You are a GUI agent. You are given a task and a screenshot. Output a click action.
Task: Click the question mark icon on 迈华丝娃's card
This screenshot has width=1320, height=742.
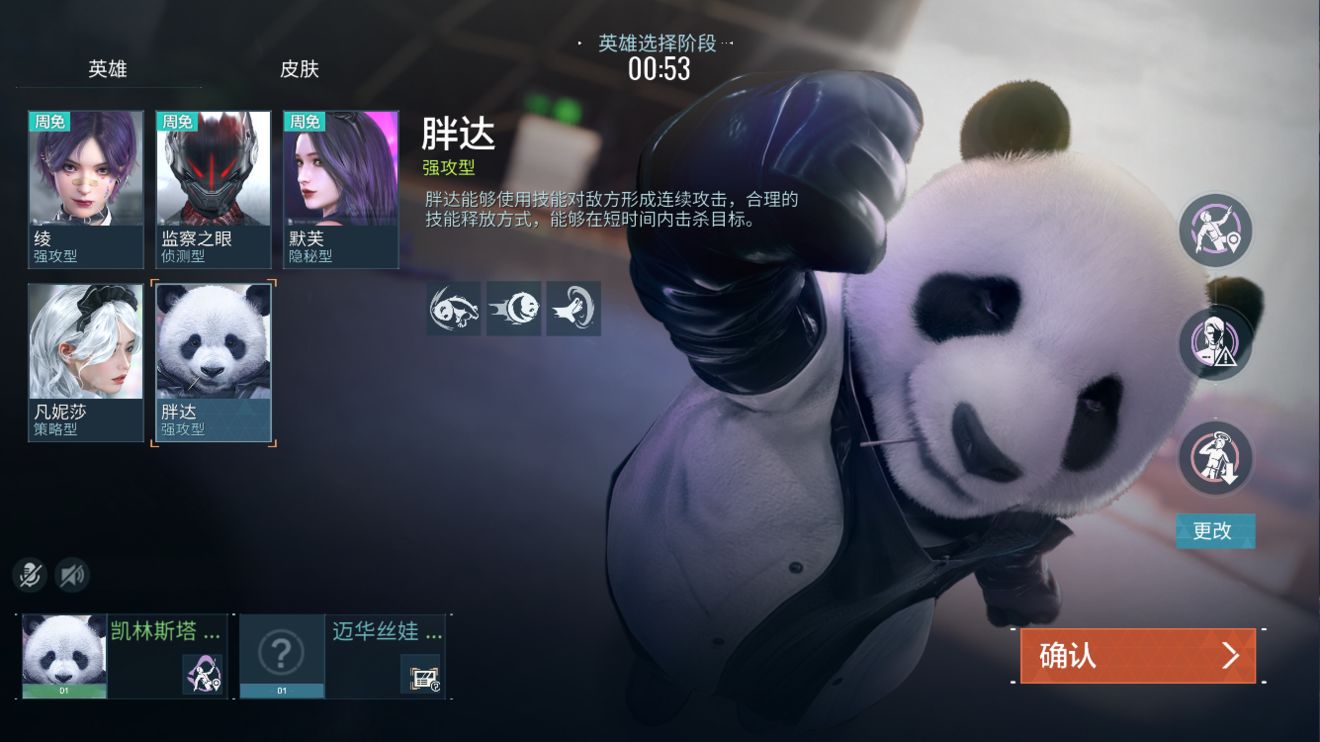pos(283,652)
